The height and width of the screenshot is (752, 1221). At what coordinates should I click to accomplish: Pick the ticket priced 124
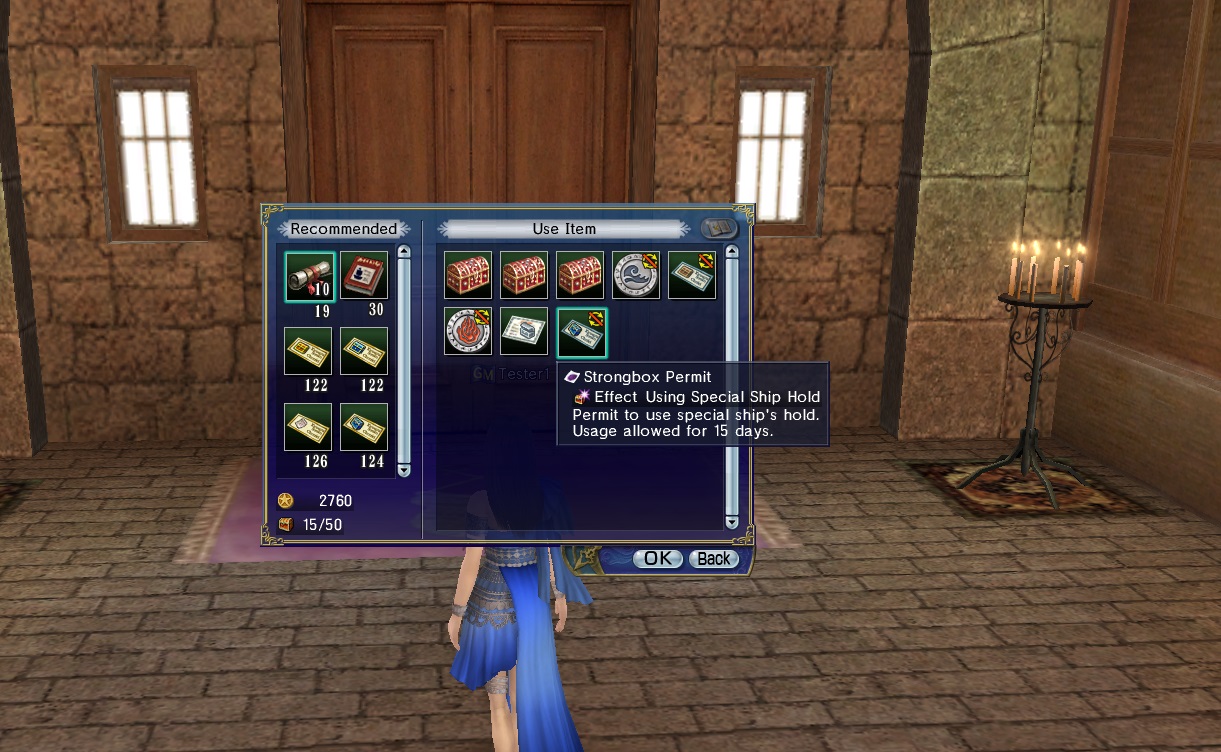point(364,427)
